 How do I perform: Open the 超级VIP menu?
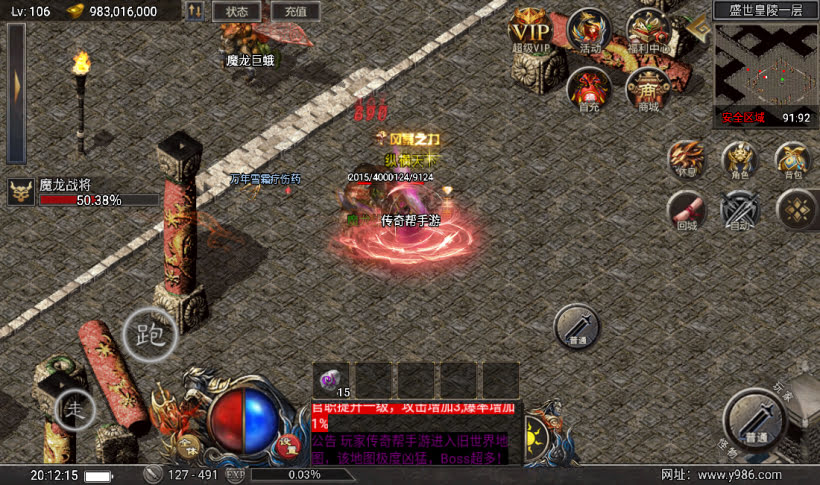[x=531, y=27]
